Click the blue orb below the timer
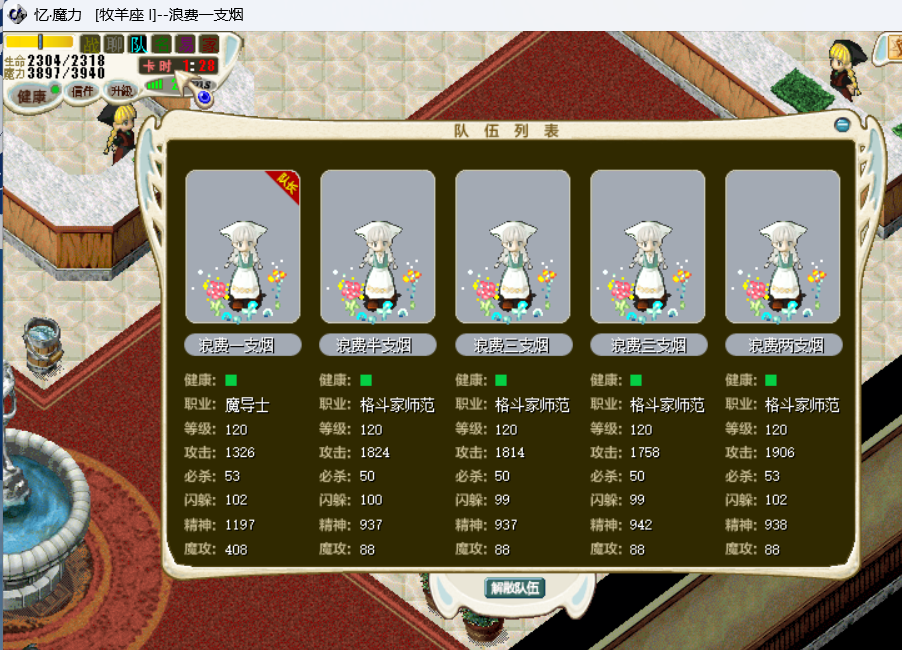Viewport: 902px width, 650px height. pyautogui.click(x=205, y=97)
